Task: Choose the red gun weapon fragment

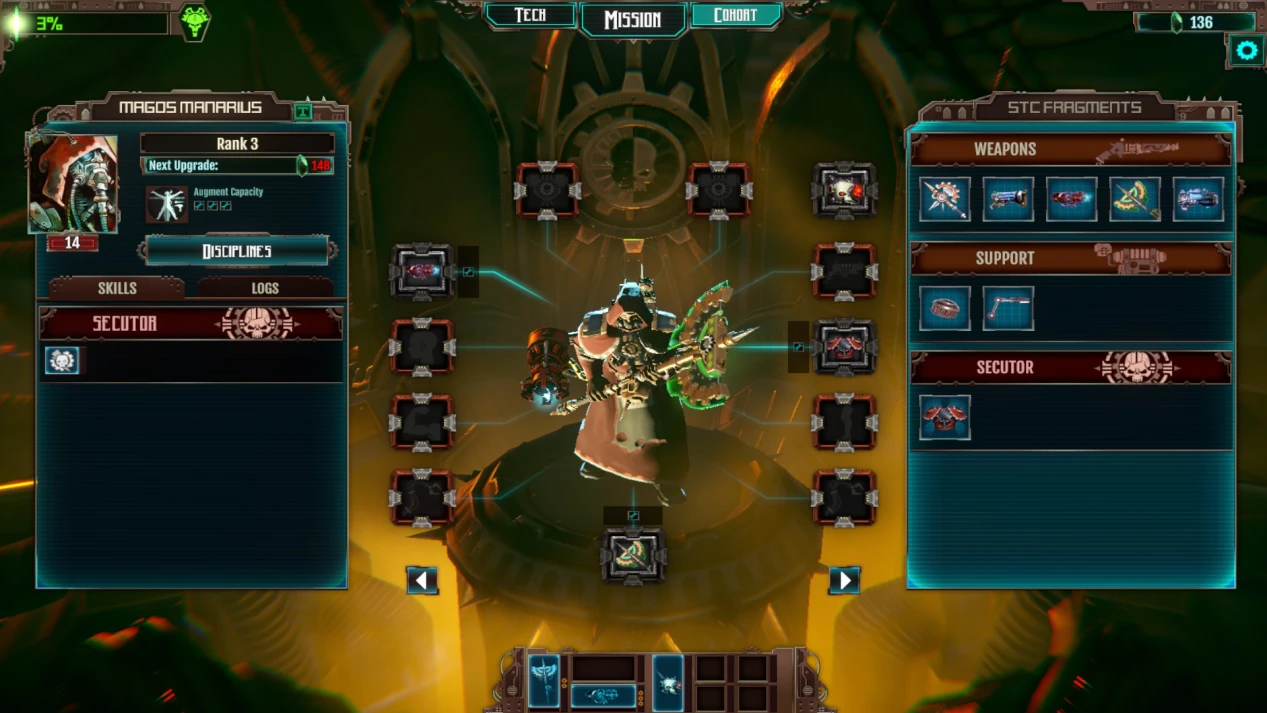Action: [1071, 199]
